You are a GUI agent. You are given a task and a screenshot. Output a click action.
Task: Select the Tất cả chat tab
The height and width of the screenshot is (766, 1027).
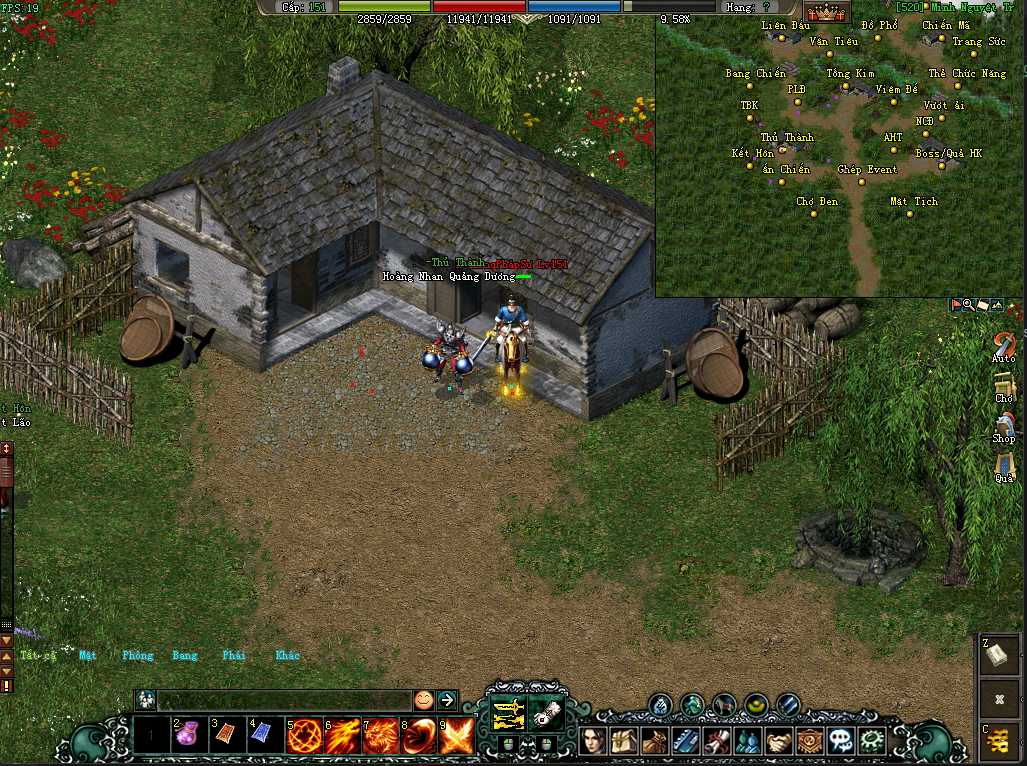click(38, 656)
